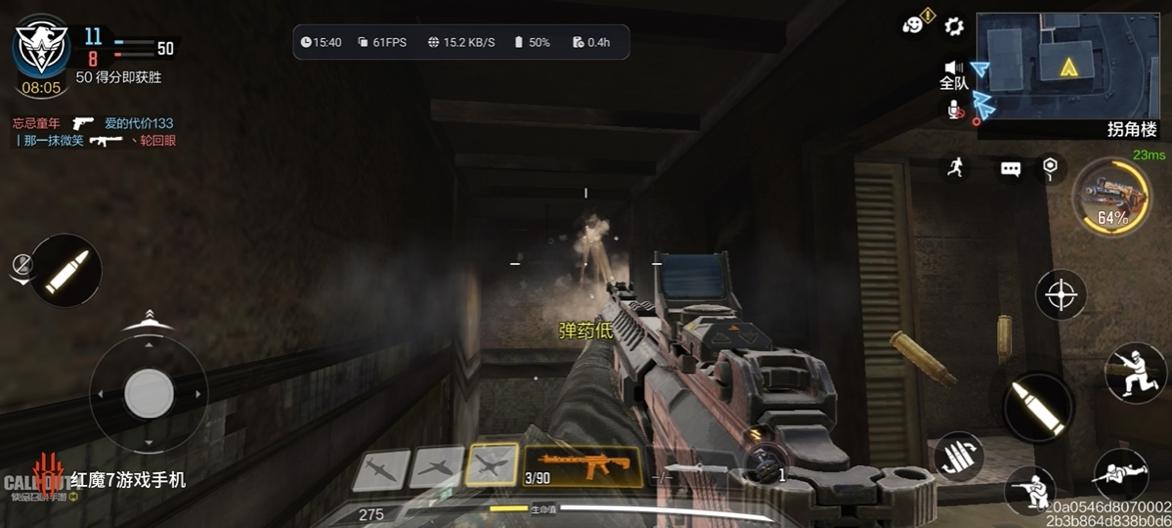Activate the running man sprint icon
The width and height of the screenshot is (1172, 528).
tap(956, 168)
